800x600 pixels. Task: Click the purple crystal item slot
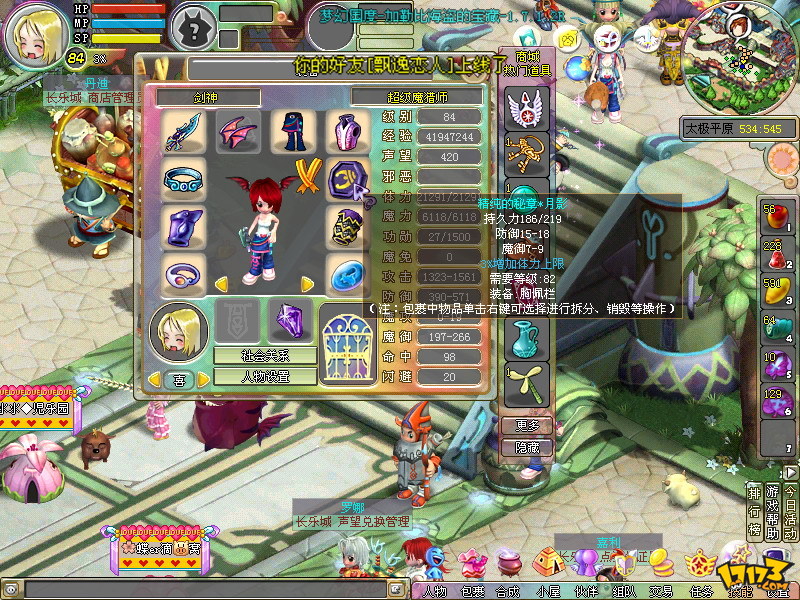click(292, 322)
